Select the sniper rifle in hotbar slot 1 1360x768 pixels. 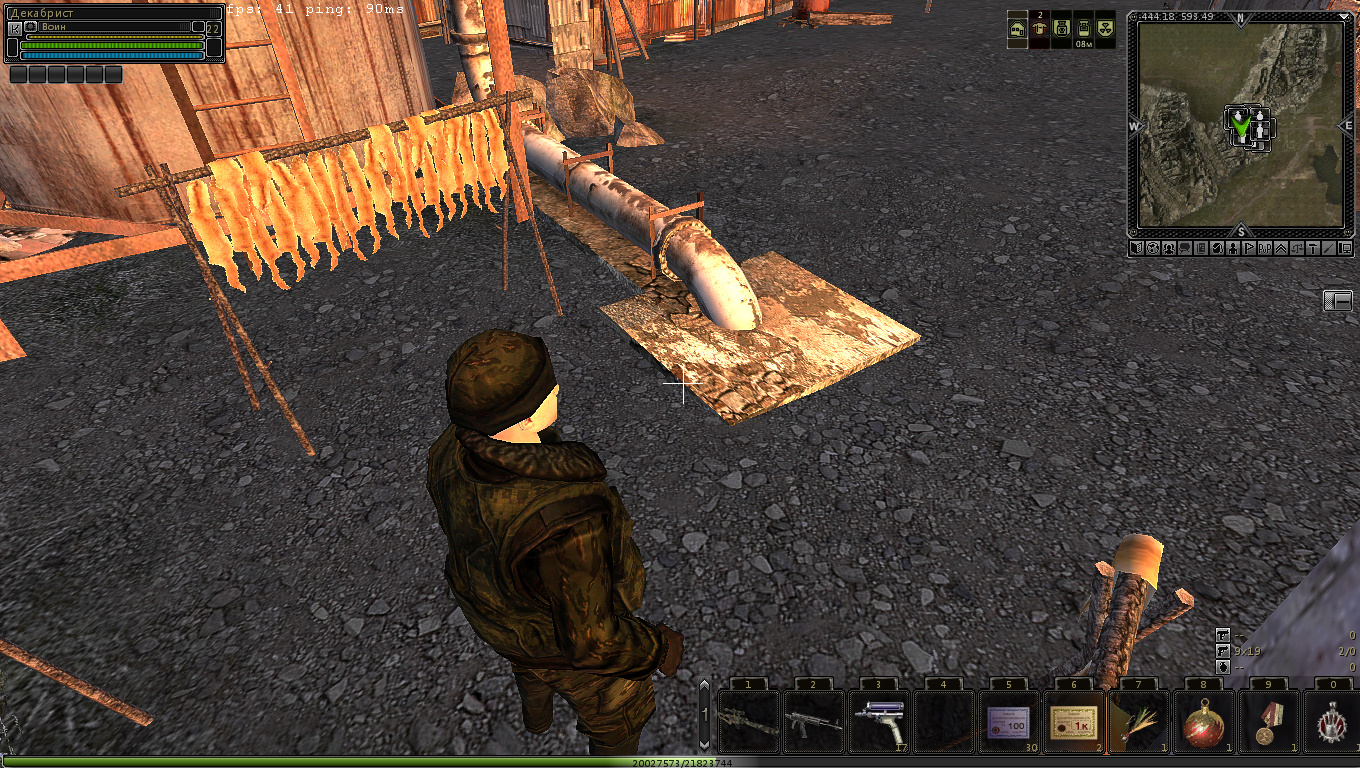point(749,722)
